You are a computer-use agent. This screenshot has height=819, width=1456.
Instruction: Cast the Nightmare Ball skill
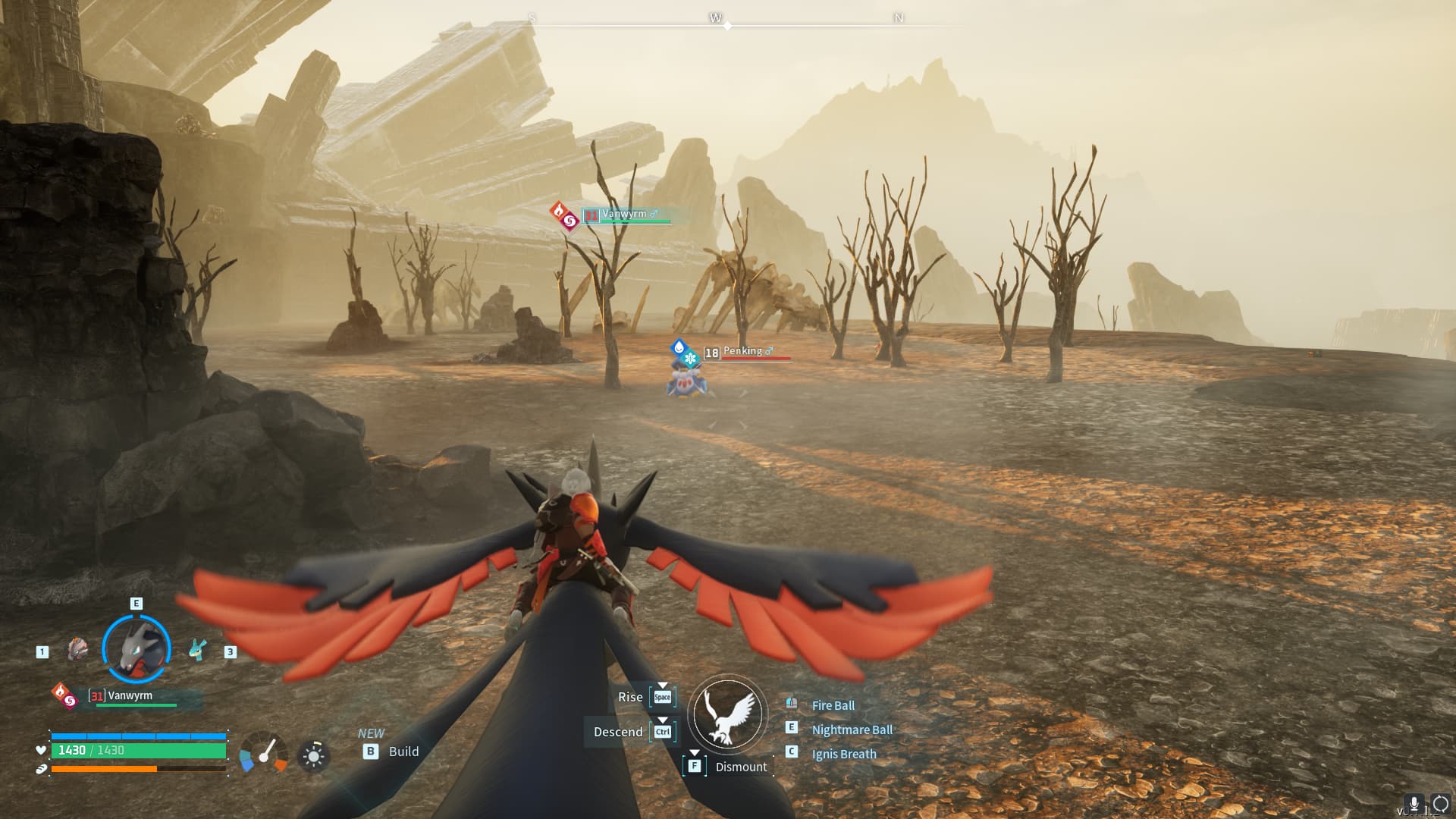click(x=852, y=730)
